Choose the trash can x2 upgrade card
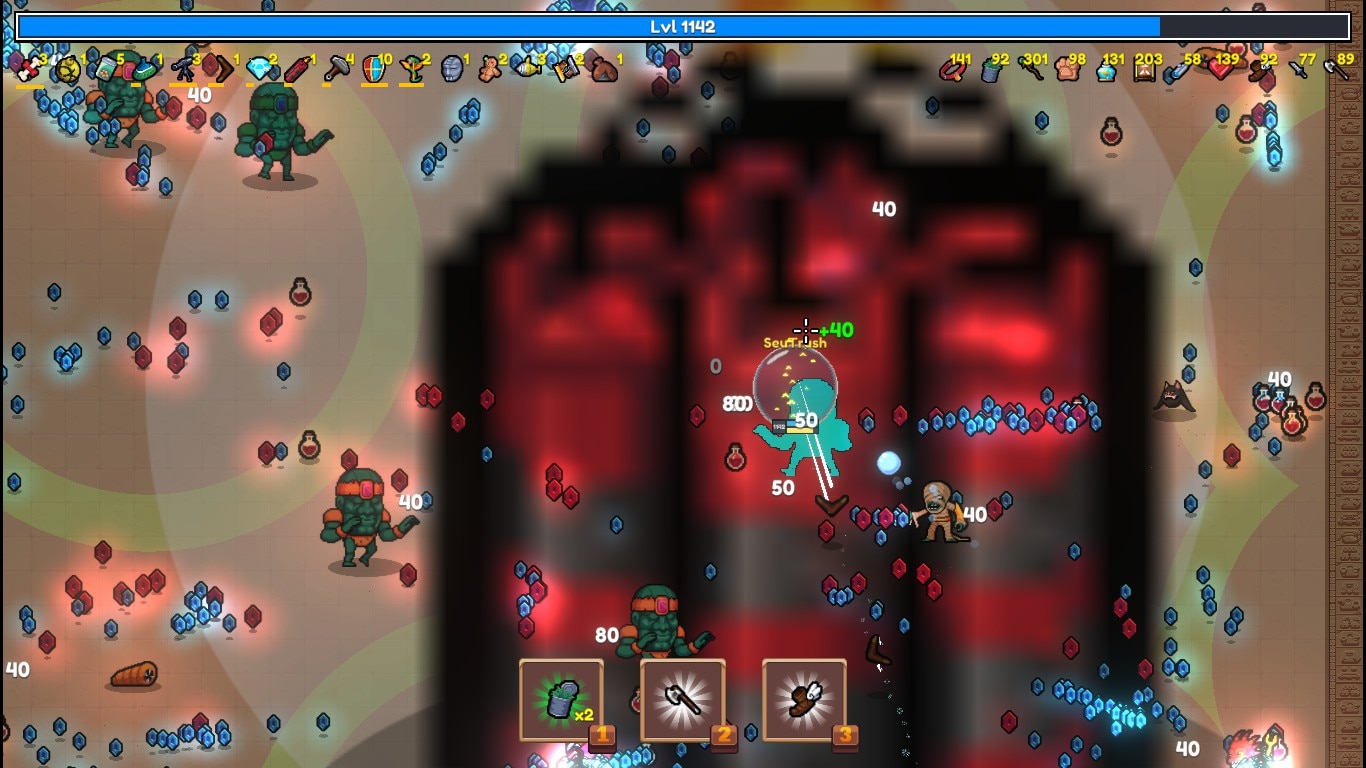The width and height of the screenshot is (1366, 768). pos(561,700)
